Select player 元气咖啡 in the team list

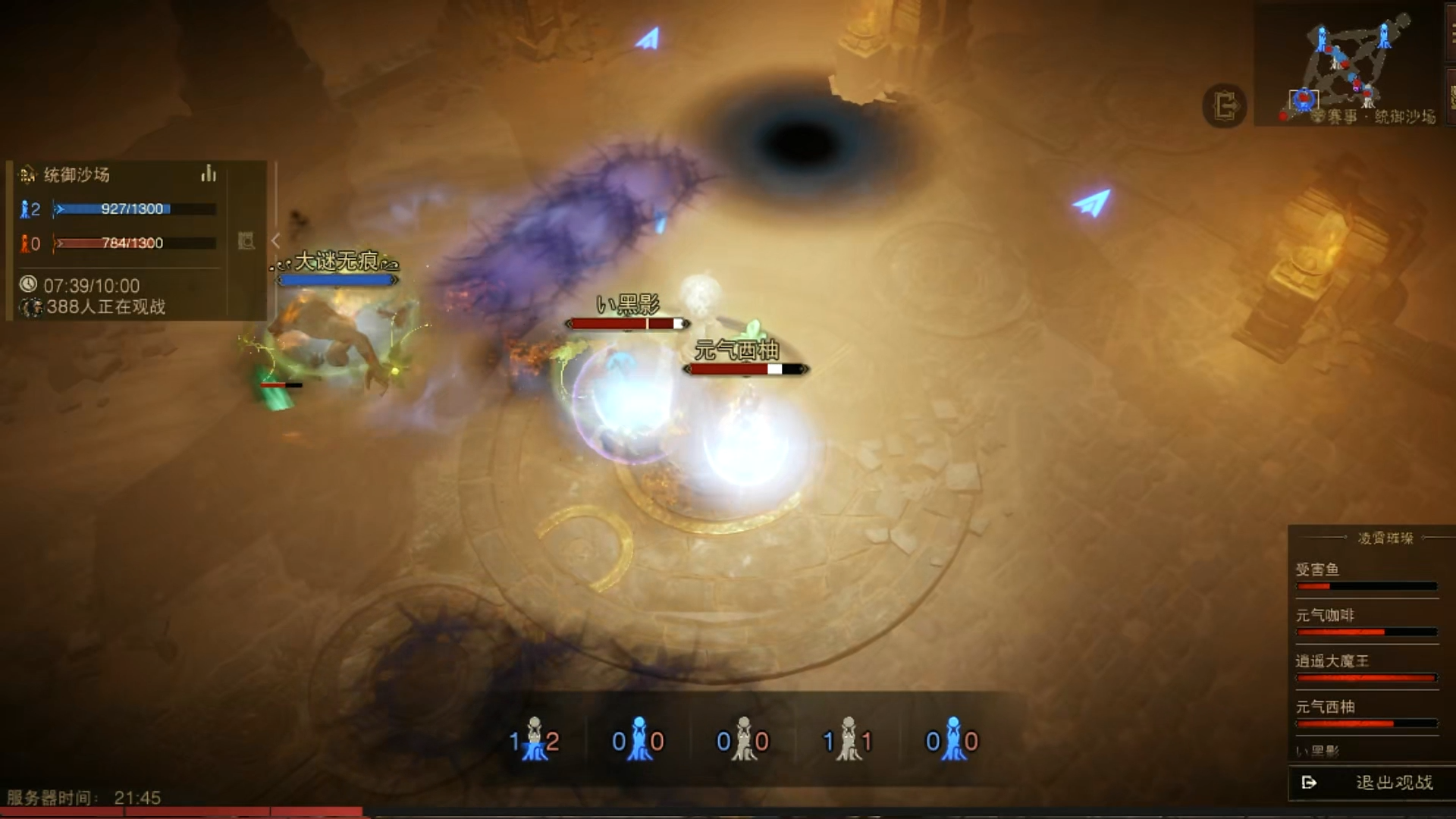click(1365, 622)
